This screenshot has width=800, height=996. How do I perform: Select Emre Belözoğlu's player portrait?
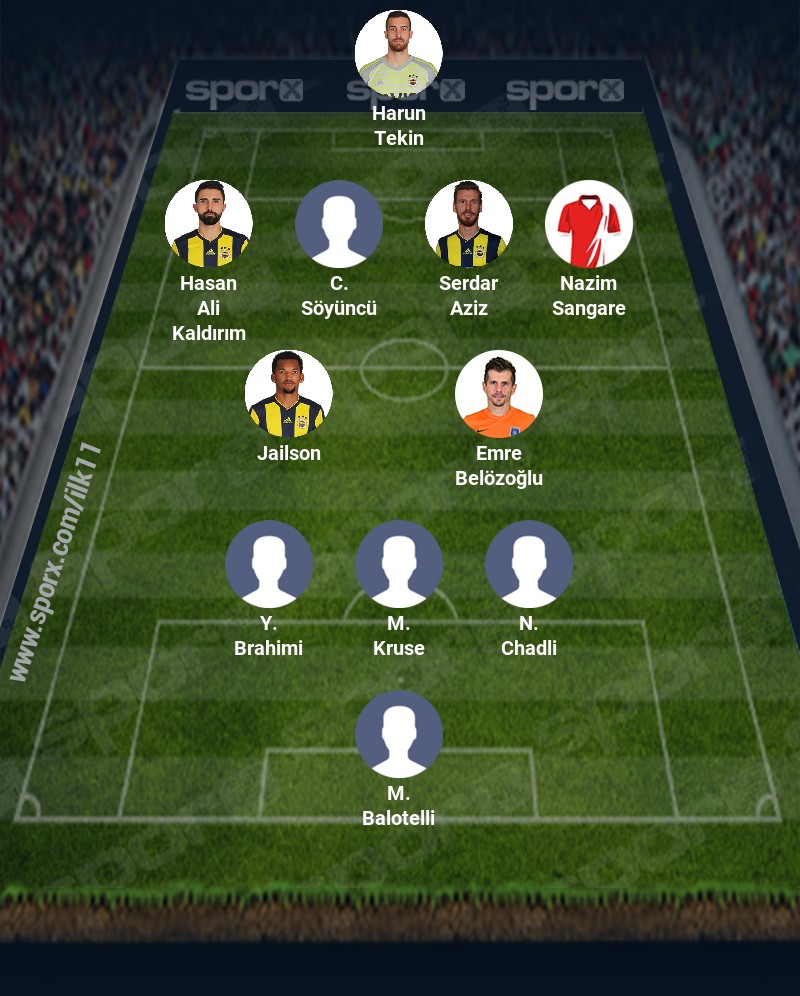[x=499, y=394]
